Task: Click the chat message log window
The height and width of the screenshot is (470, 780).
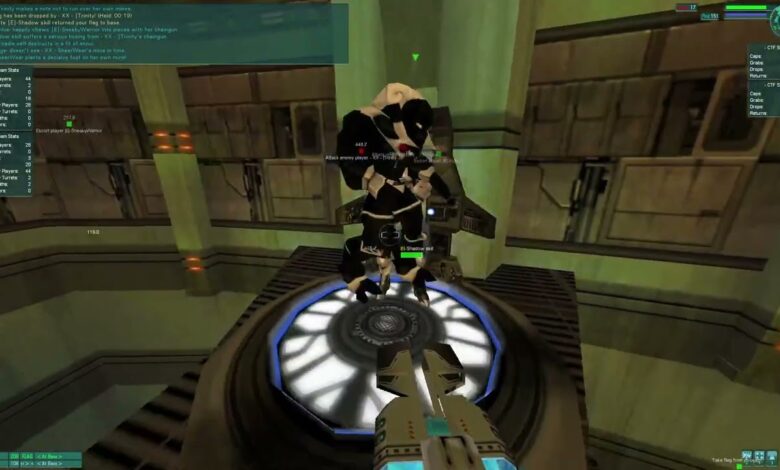Action: 174,32
